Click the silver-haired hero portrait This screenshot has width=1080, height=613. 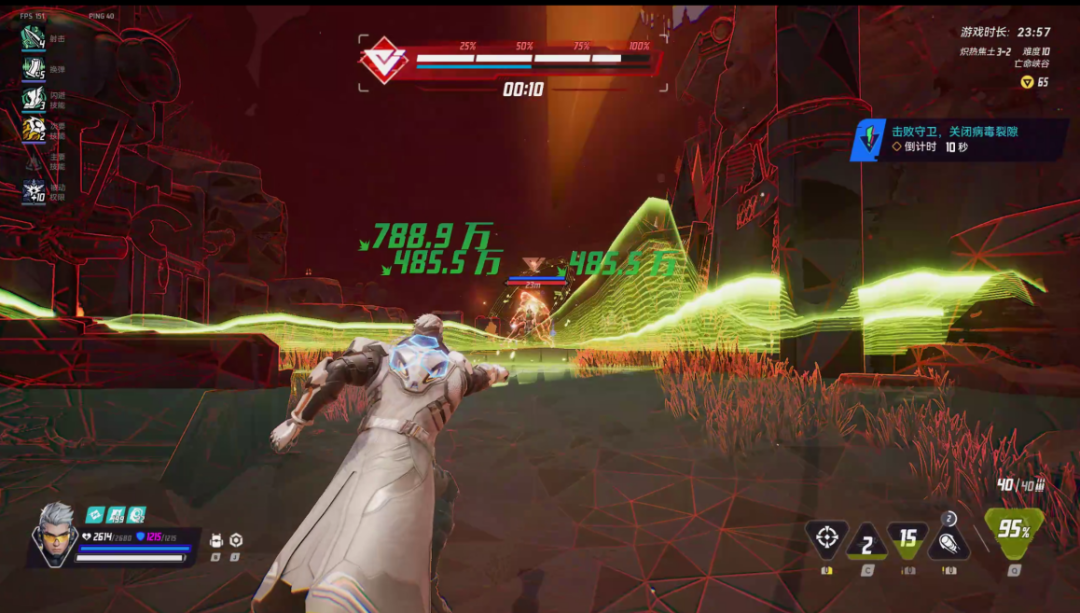click(54, 532)
